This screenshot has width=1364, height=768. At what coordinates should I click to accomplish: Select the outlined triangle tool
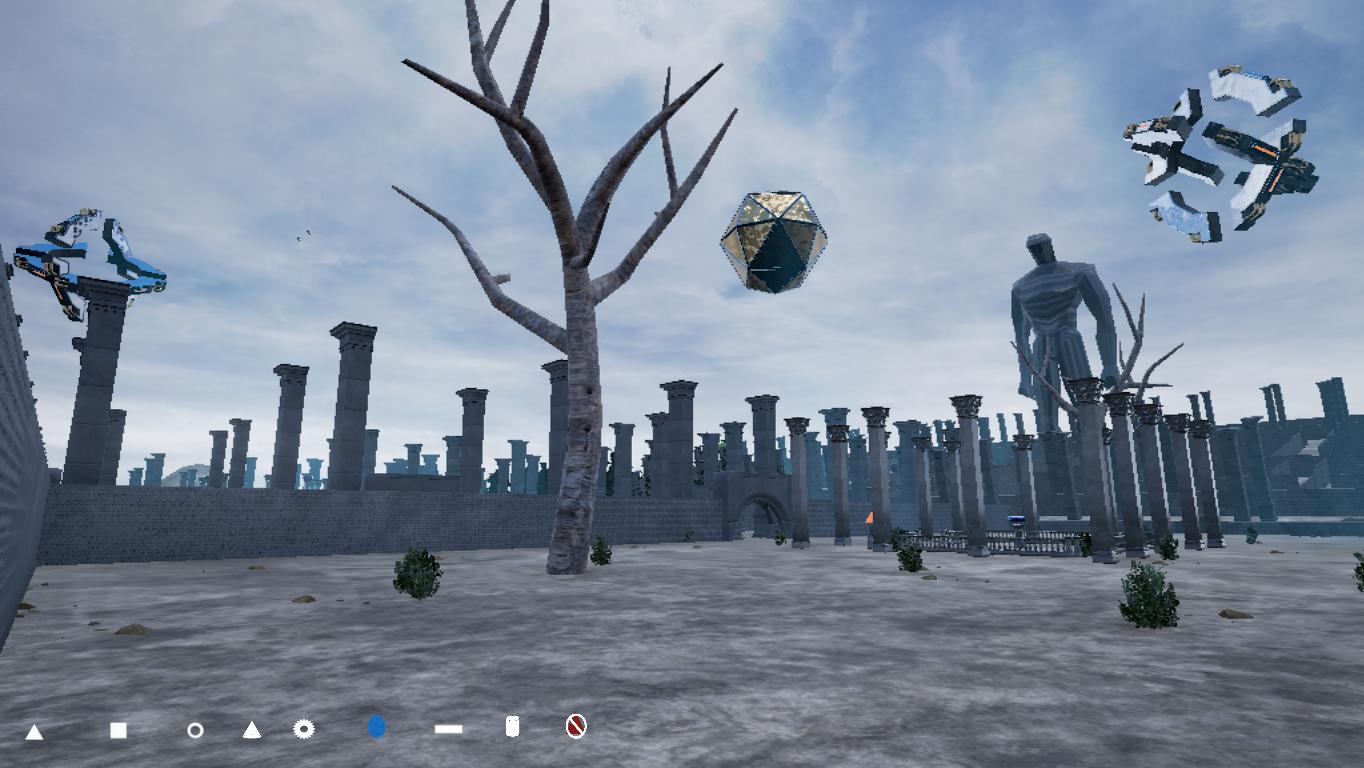[x=250, y=727]
